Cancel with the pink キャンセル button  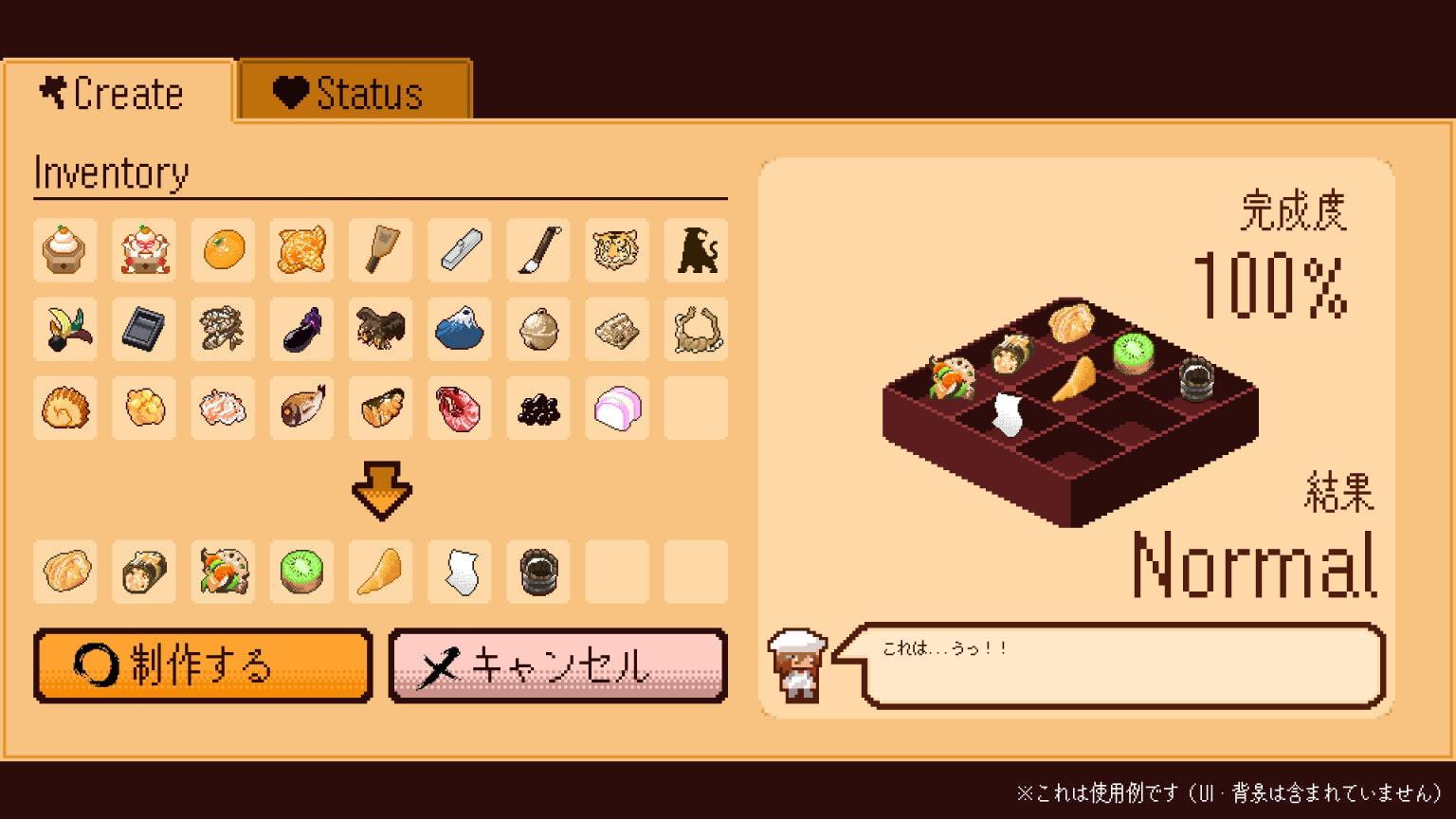[x=557, y=665]
